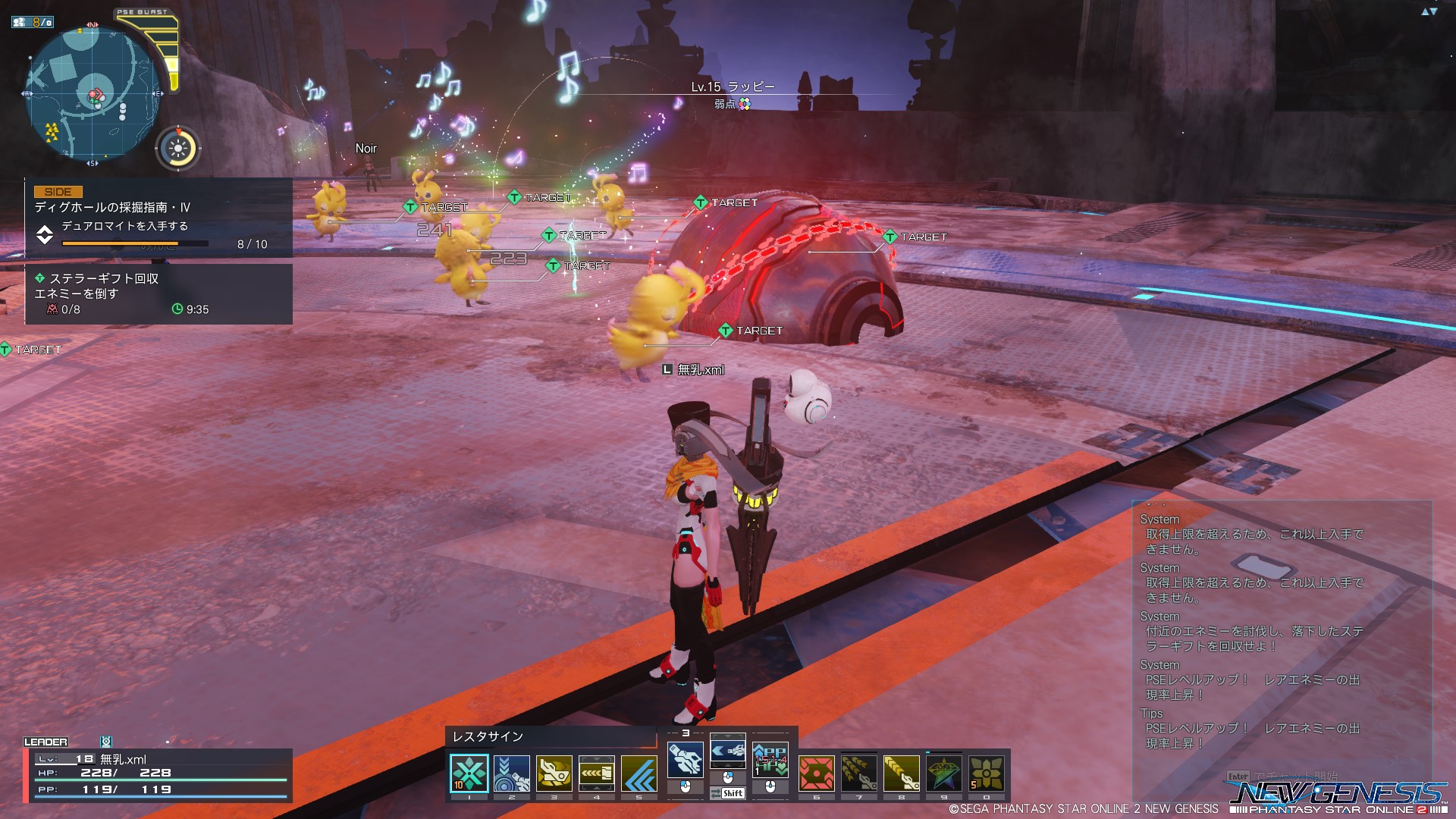Use the rainbow star item in slot 9
This screenshot has height=819, width=1456.
pos(944,773)
